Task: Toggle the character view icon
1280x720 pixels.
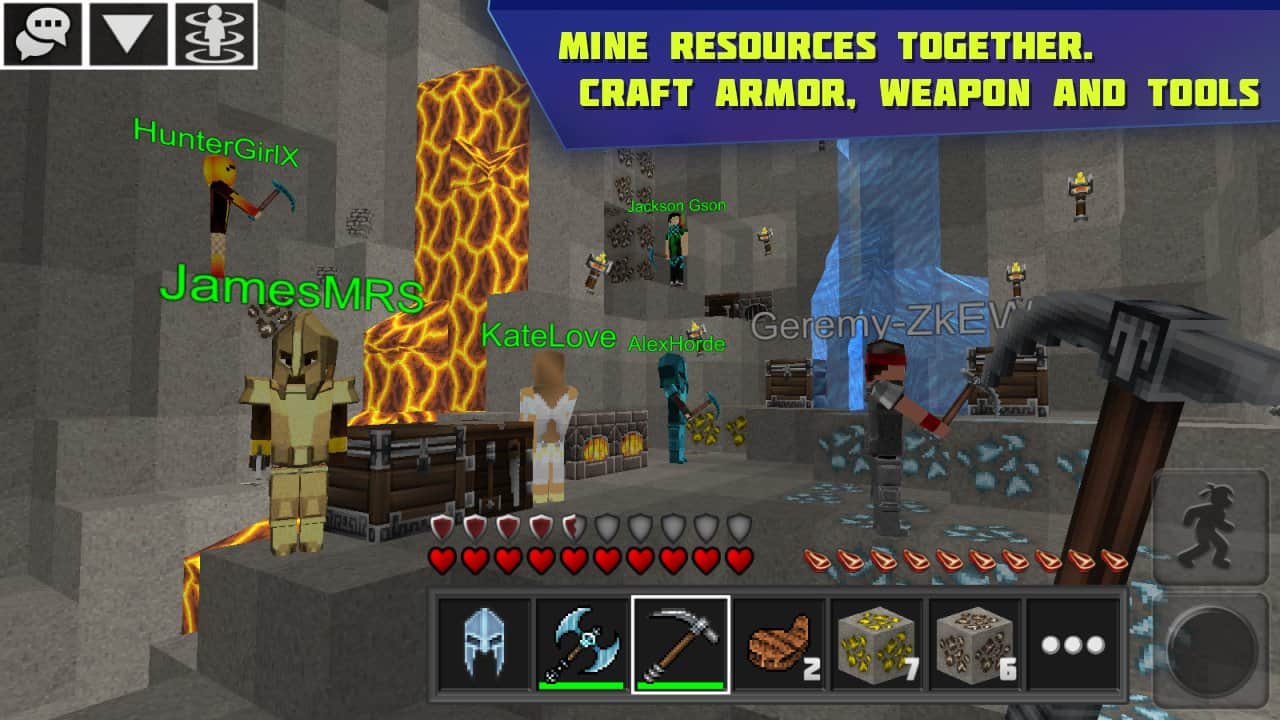Action: [215, 34]
